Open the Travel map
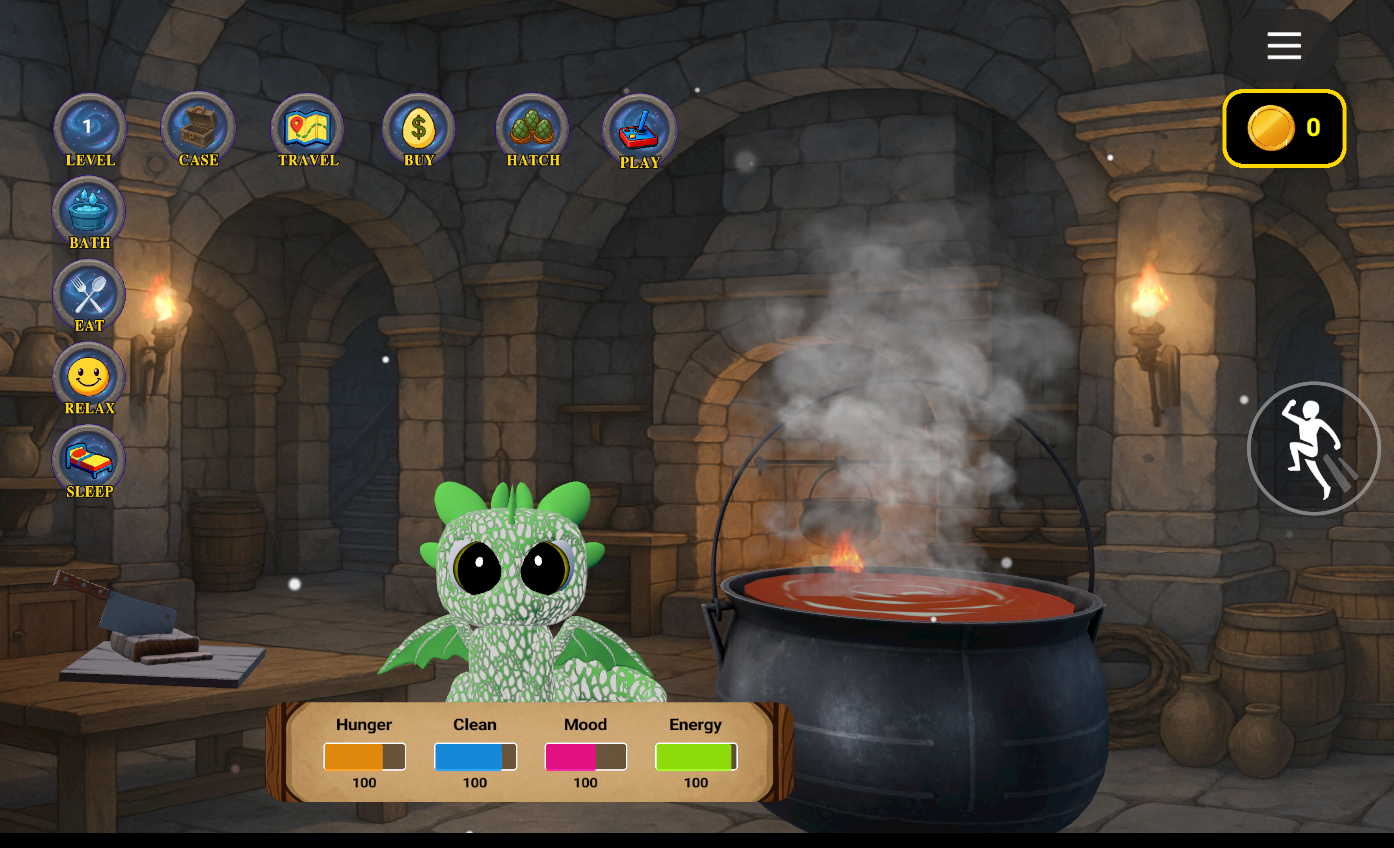 pos(307,128)
